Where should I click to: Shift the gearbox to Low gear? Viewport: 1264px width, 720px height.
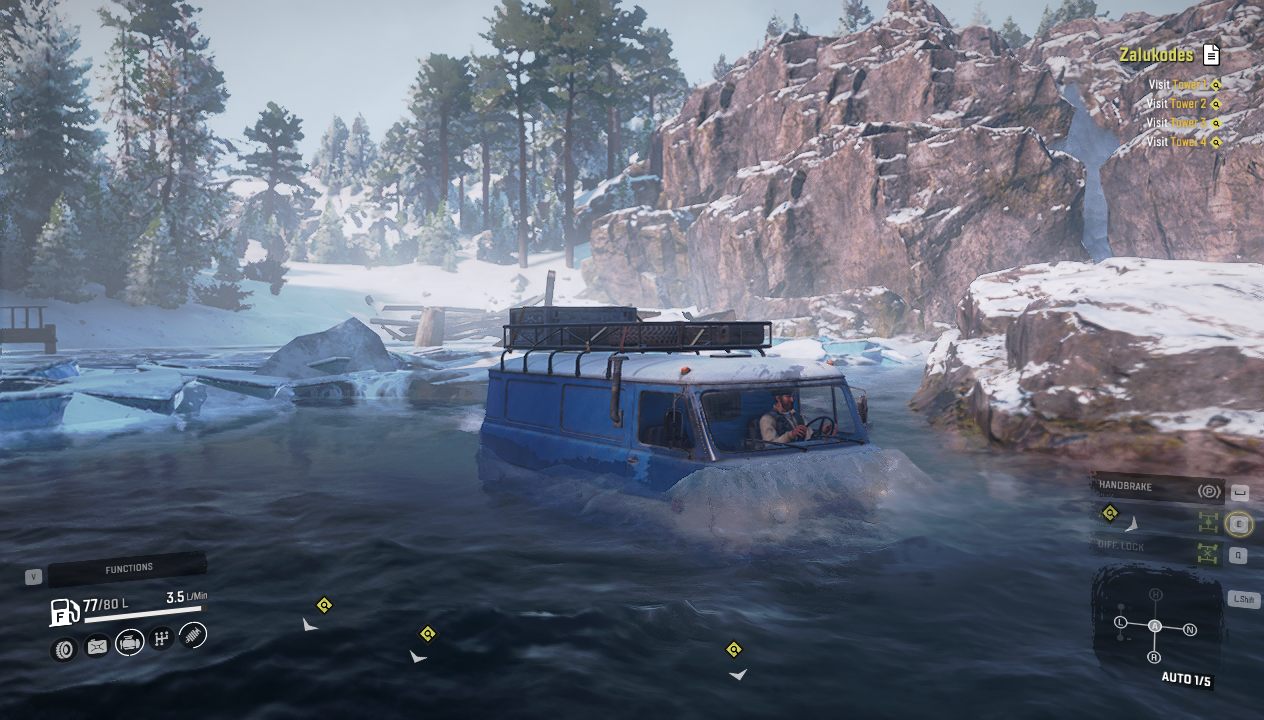pos(1120,623)
